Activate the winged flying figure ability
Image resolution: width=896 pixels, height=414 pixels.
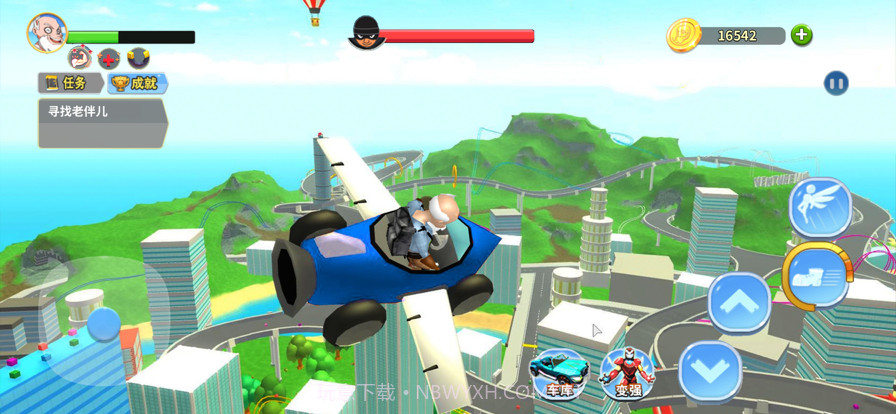[820, 207]
